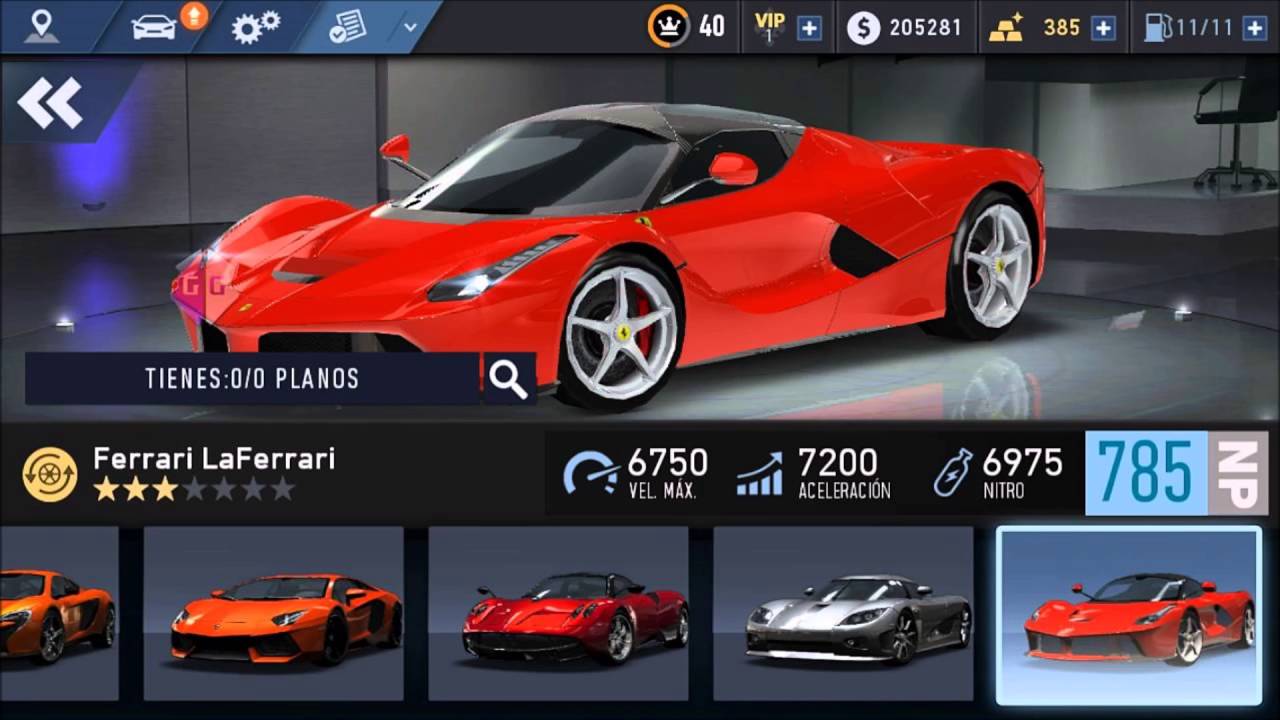This screenshot has height=720, width=1280.
Task: Go back with the double-arrow button
Action: [x=50, y=102]
